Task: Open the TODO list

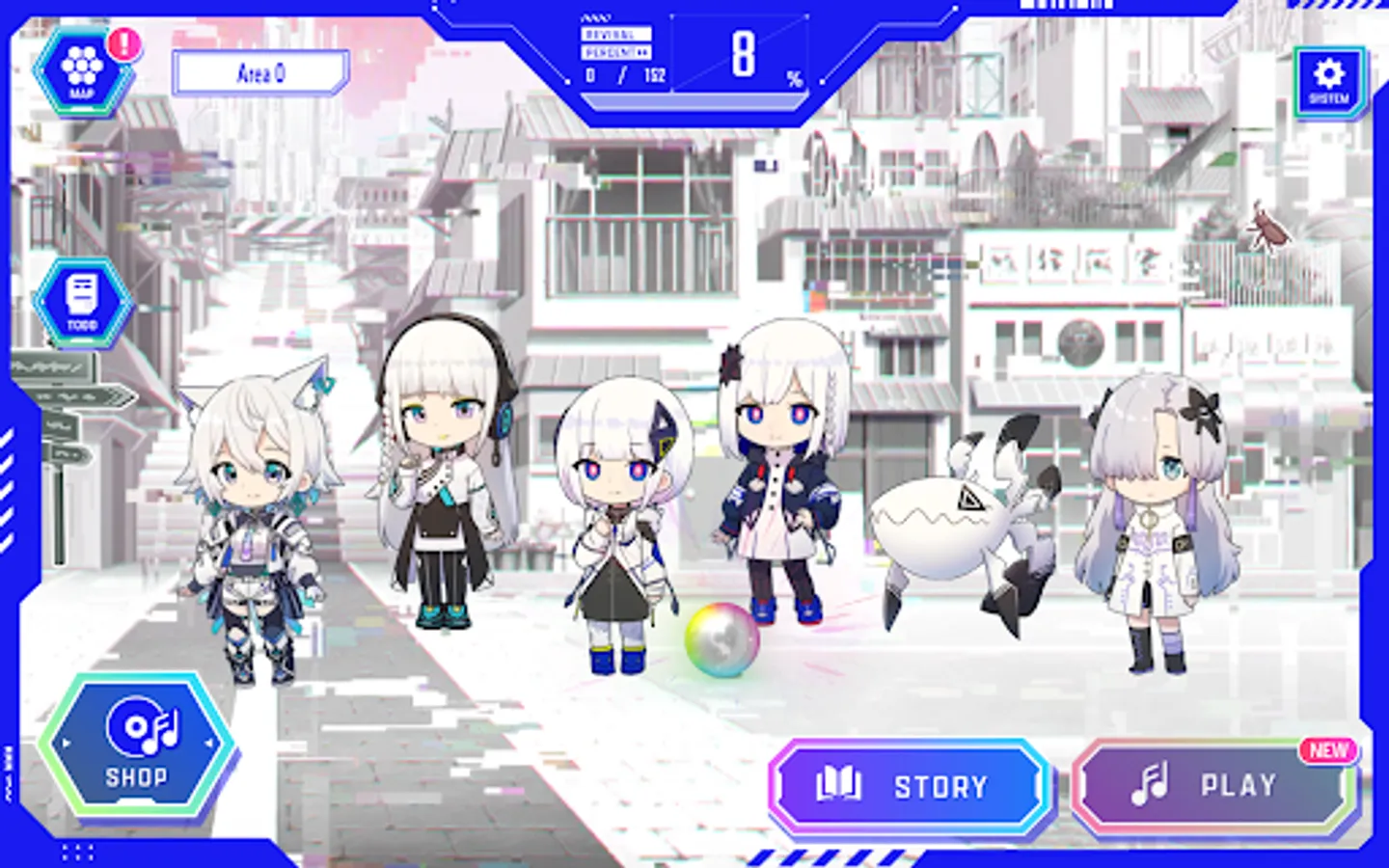Action: (81, 300)
